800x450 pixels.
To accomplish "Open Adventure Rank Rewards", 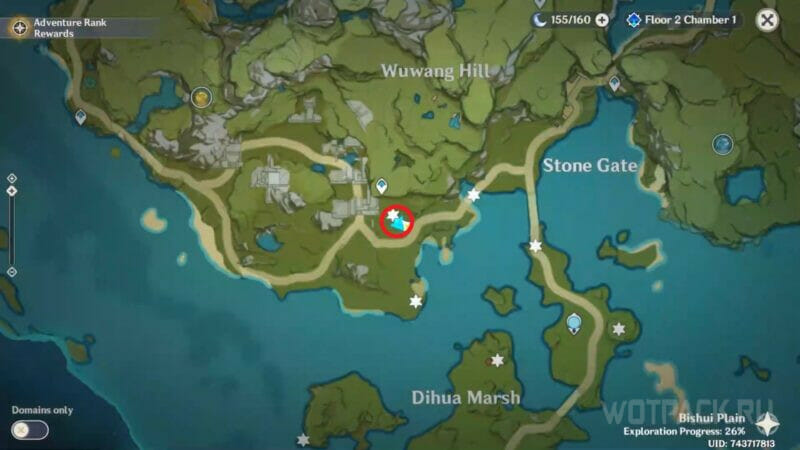I will pos(19,27).
